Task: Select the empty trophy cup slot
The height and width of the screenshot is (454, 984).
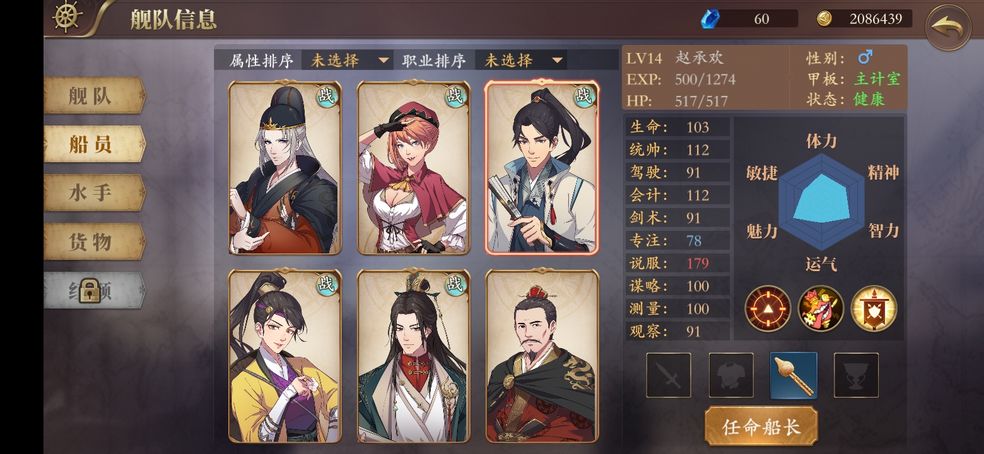Action: click(856, 375)
